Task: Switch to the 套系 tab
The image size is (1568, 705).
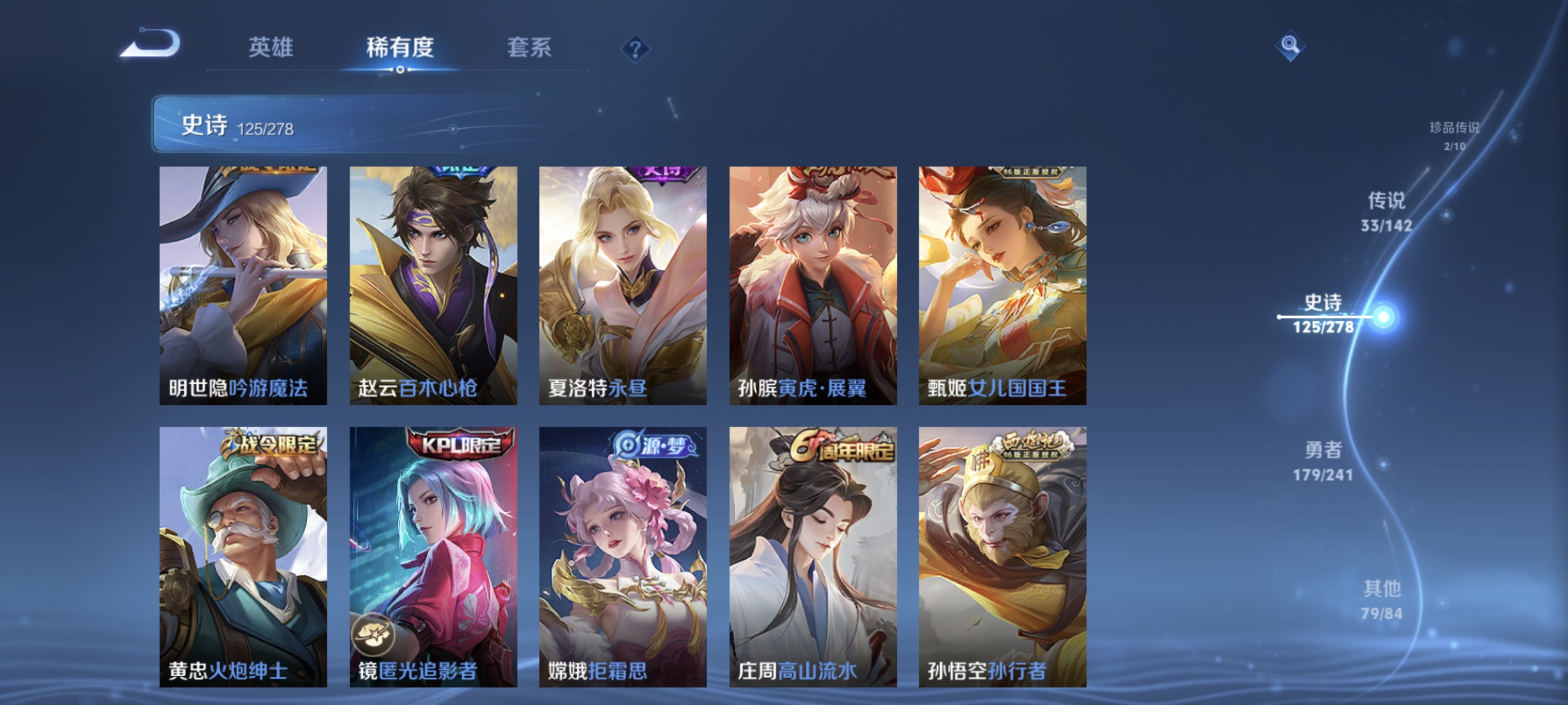Action: coord(531,48)
